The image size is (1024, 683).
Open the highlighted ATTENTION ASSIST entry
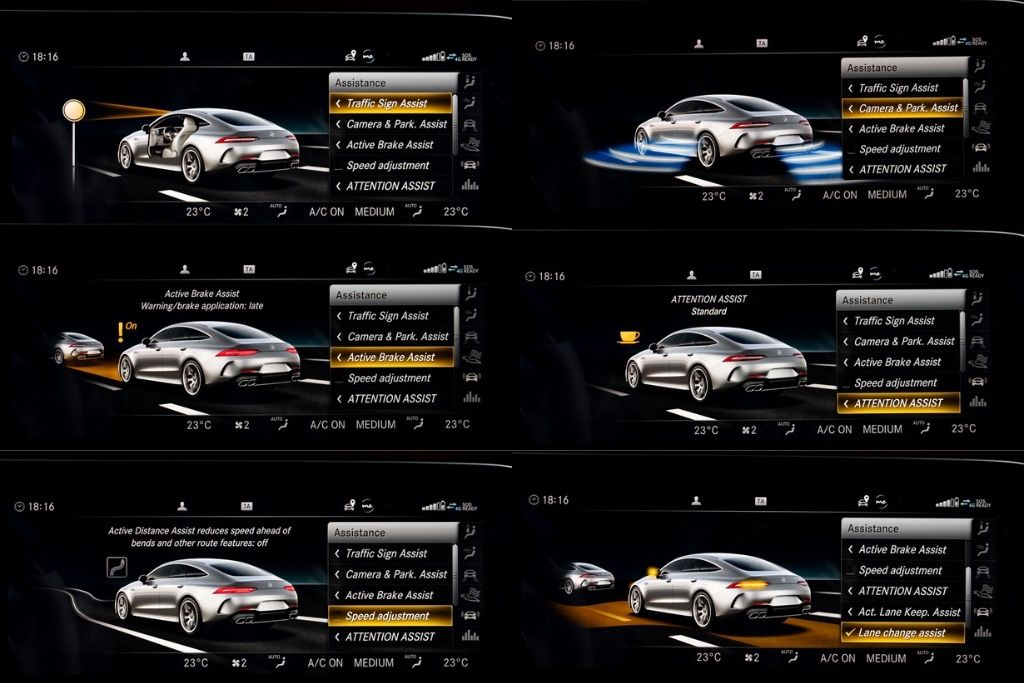(898, 403)
